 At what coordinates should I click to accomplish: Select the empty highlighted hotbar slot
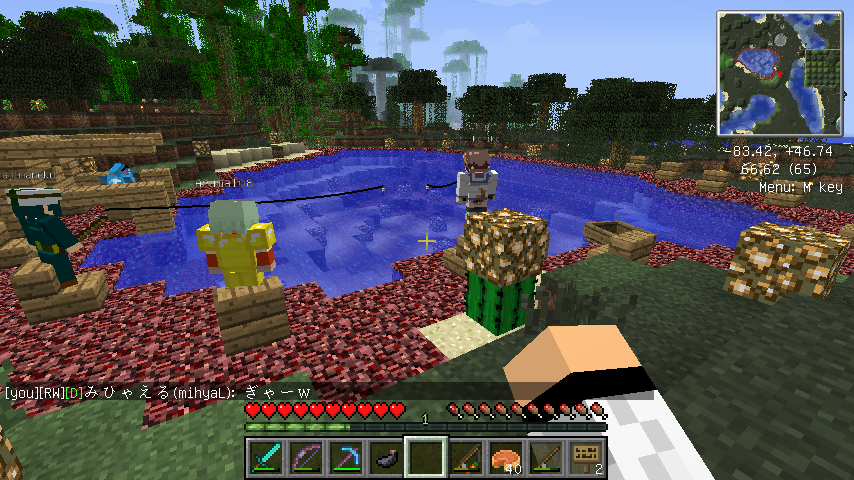click(425, 457)
